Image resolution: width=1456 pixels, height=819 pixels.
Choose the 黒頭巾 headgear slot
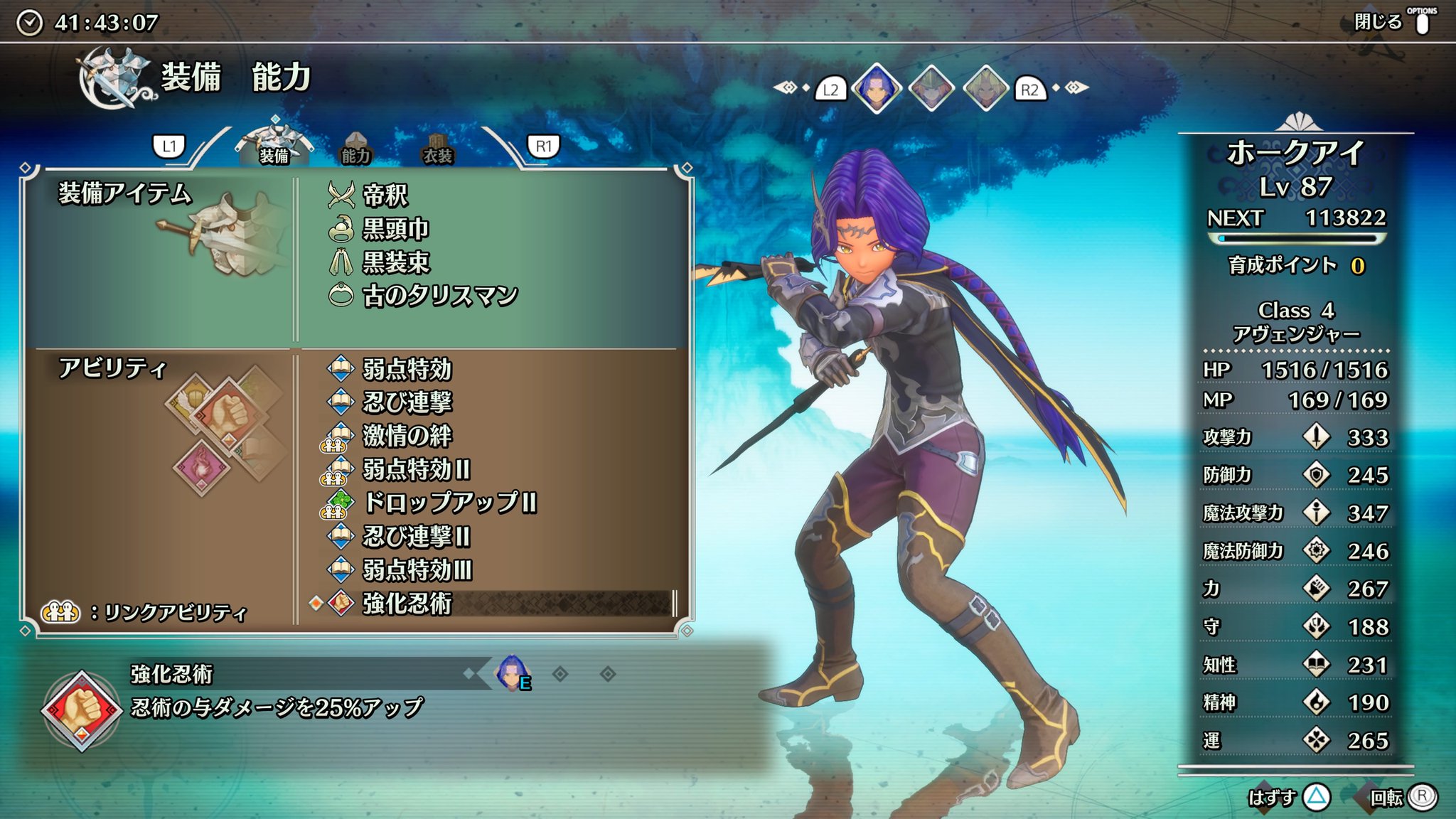tap(395, 229)
